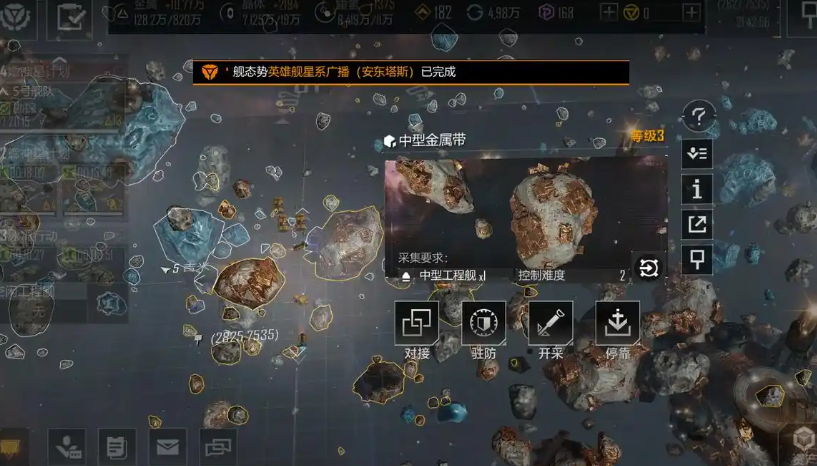Click the plus button left of gold currency icon

click(x=609, y=12)
